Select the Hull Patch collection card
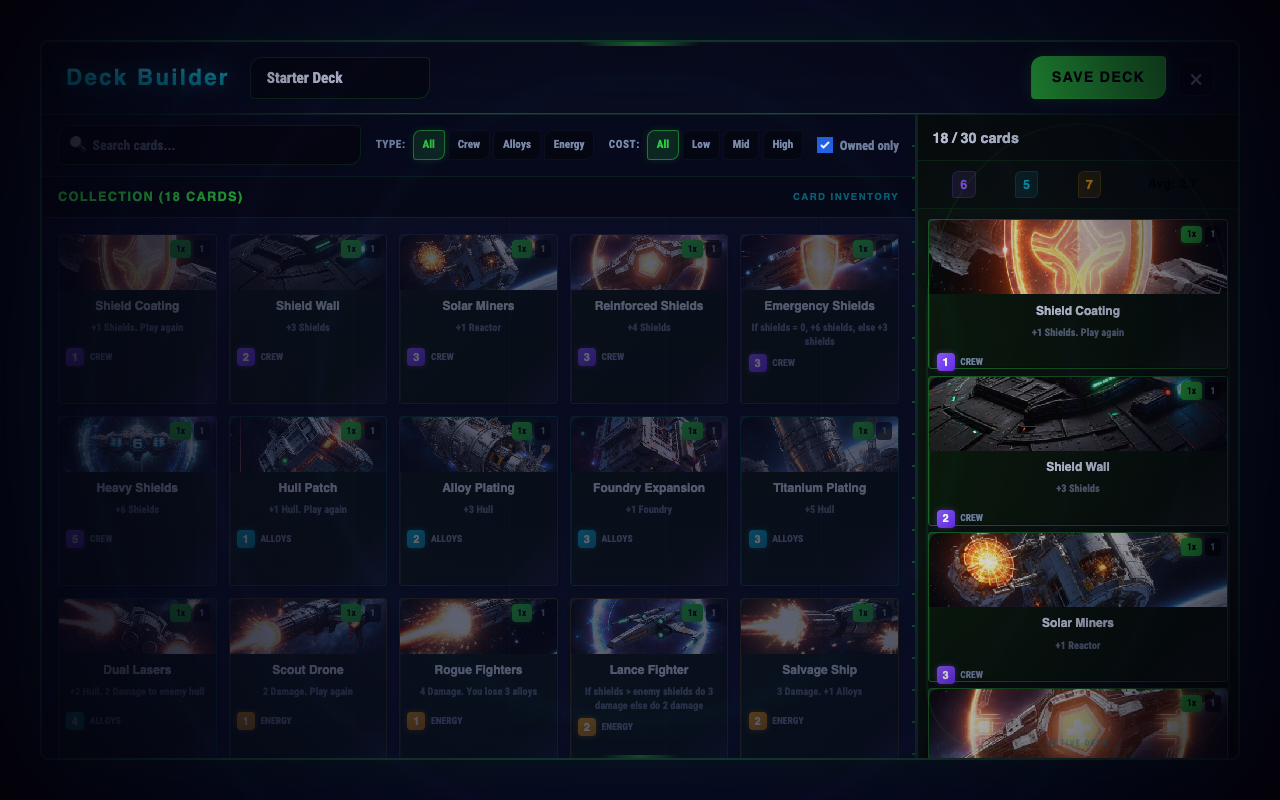 [x=308, y=500]
